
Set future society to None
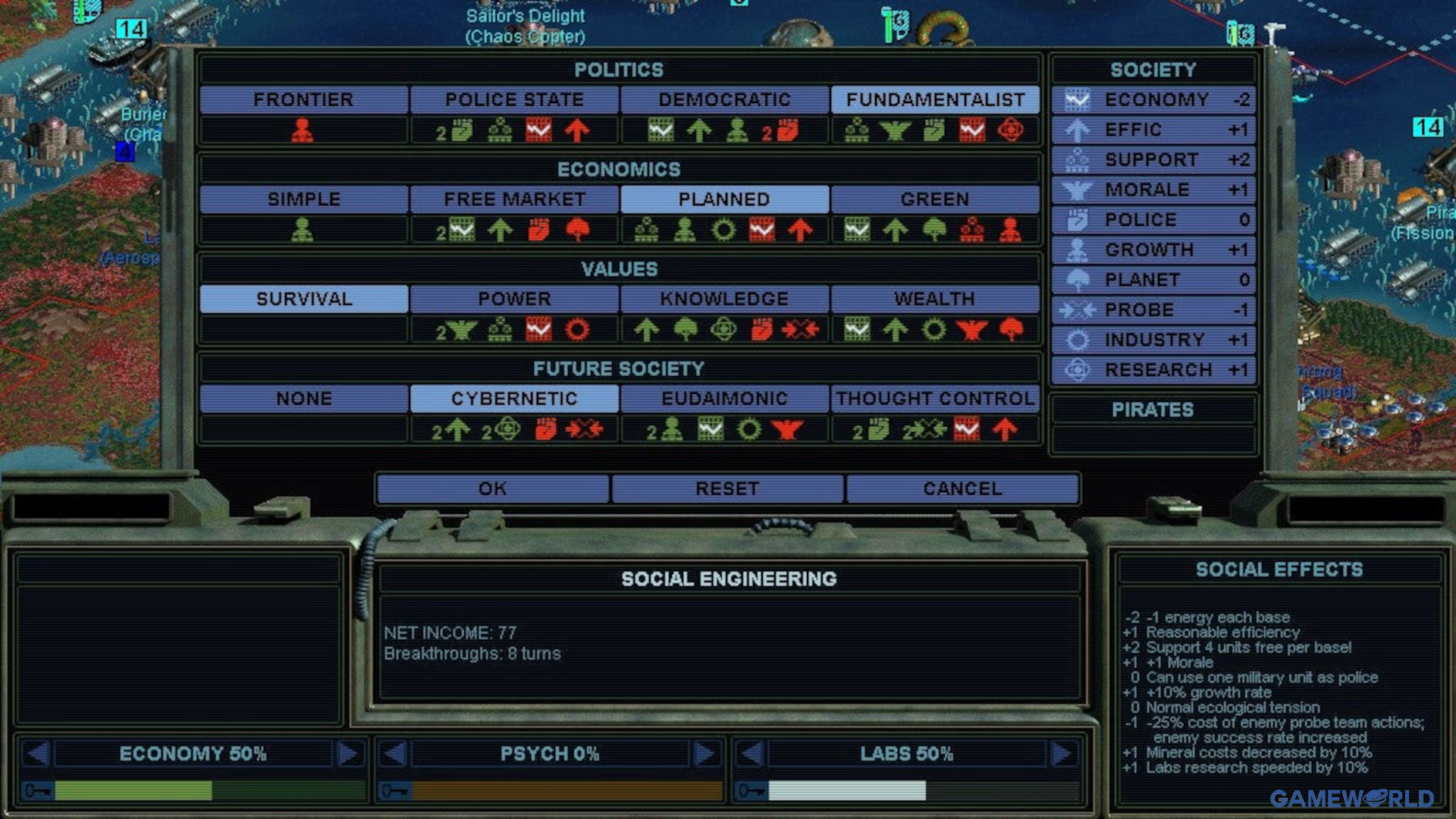303,399
